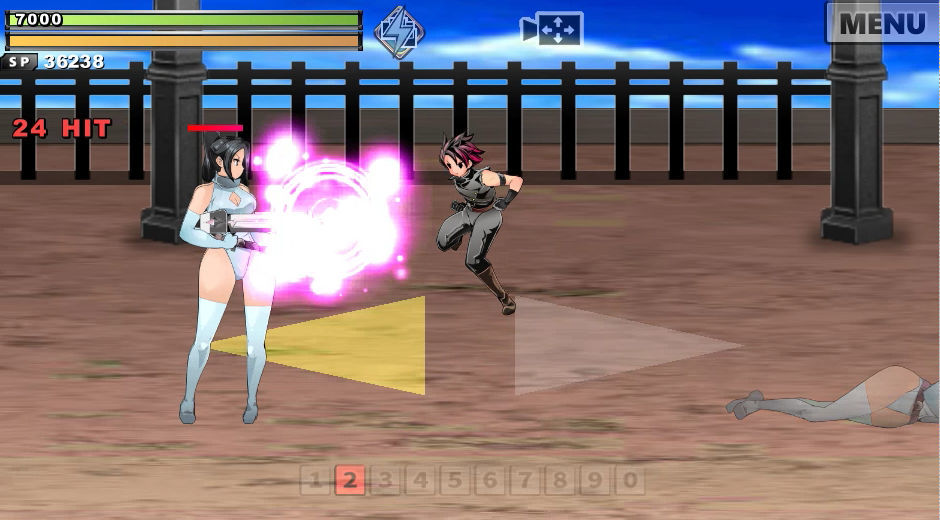
Task: Select the highlighted red slot 2
Action: pos(349,481)
